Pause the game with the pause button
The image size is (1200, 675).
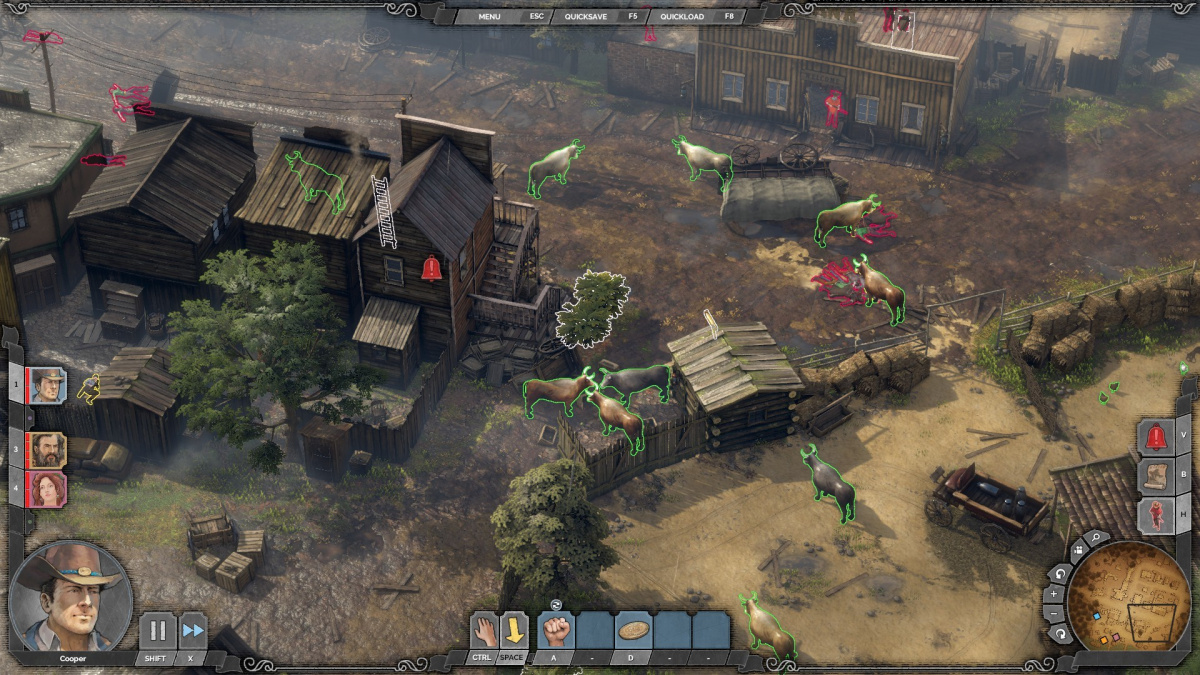click(157, 631)
